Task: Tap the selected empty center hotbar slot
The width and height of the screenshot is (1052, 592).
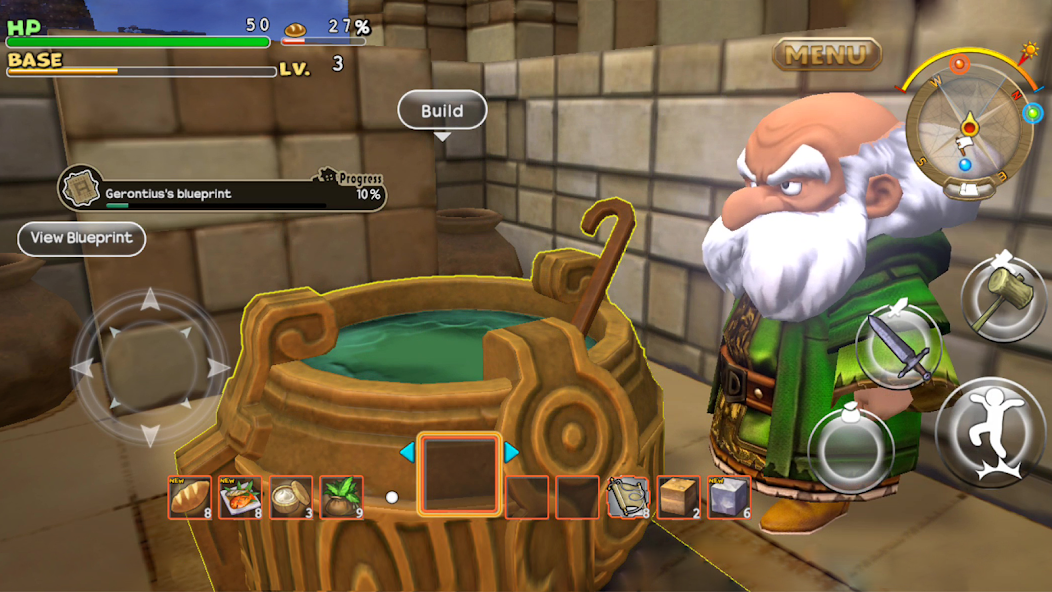Action: [x=459, y=474]
